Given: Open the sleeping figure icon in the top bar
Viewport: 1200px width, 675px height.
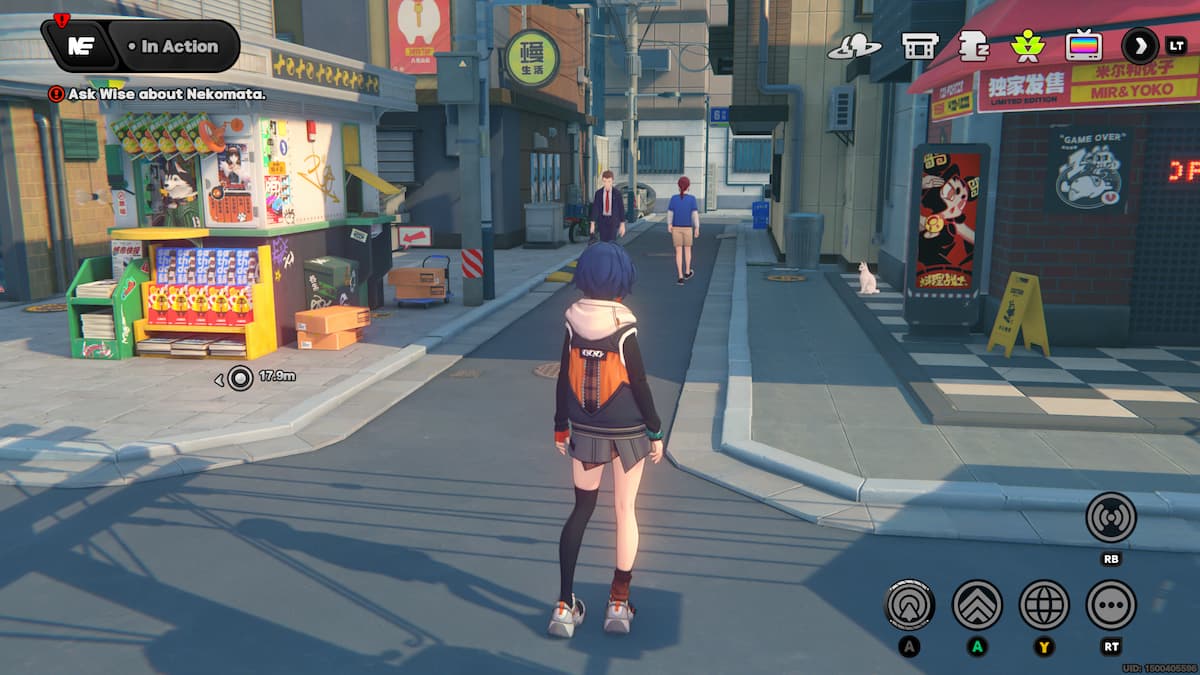Looking at the screenshot, I should pyautogui.click(x=973, y=46).
